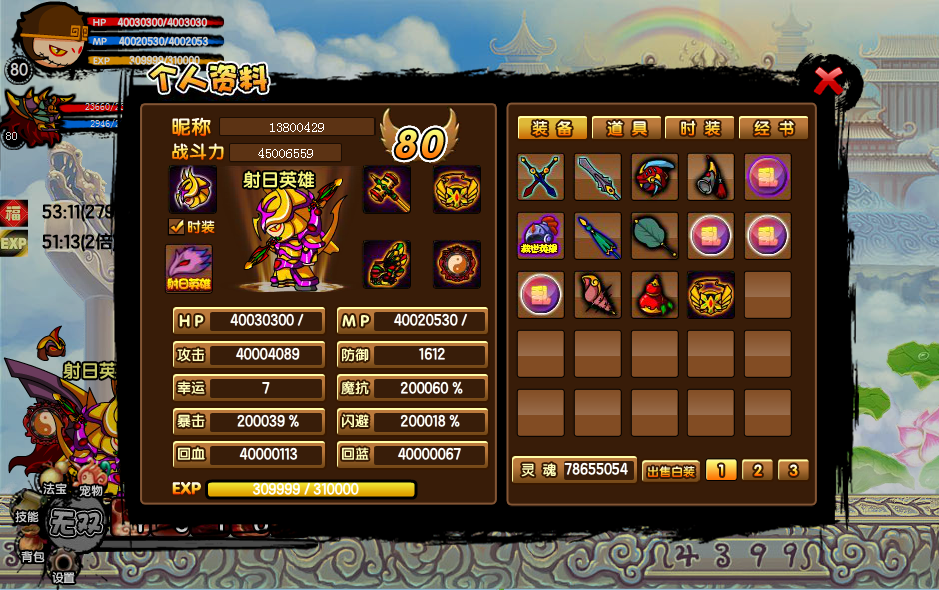The width and height of the screenshot is (939, 590).
Task: Close the 个人资料 character panel
Action: coord(829,80)
